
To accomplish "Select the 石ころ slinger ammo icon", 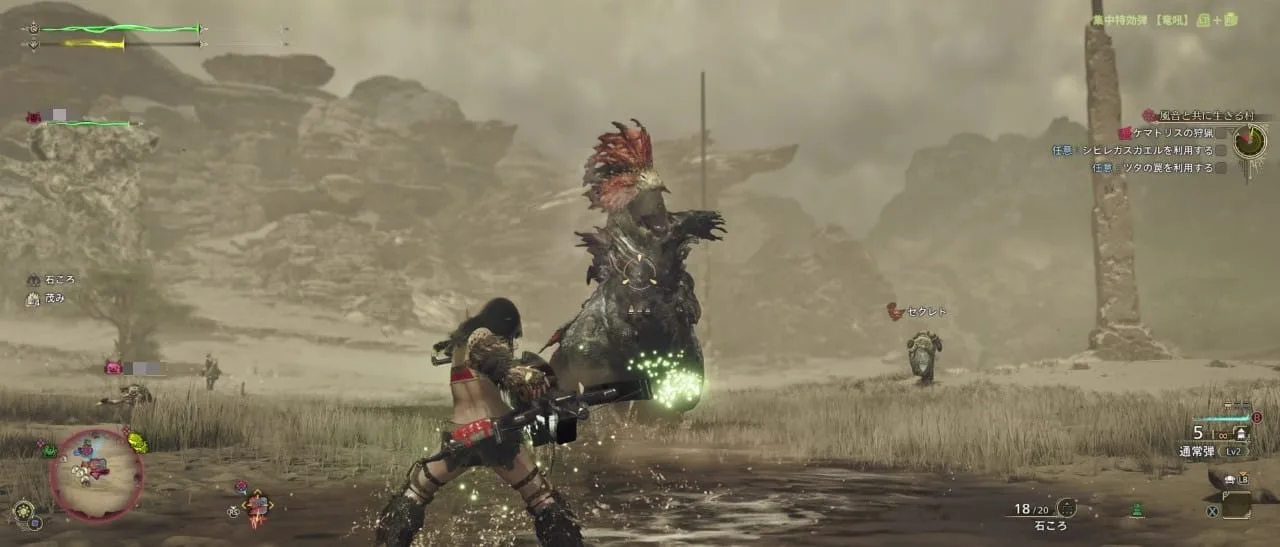I will click(1066, 508).
